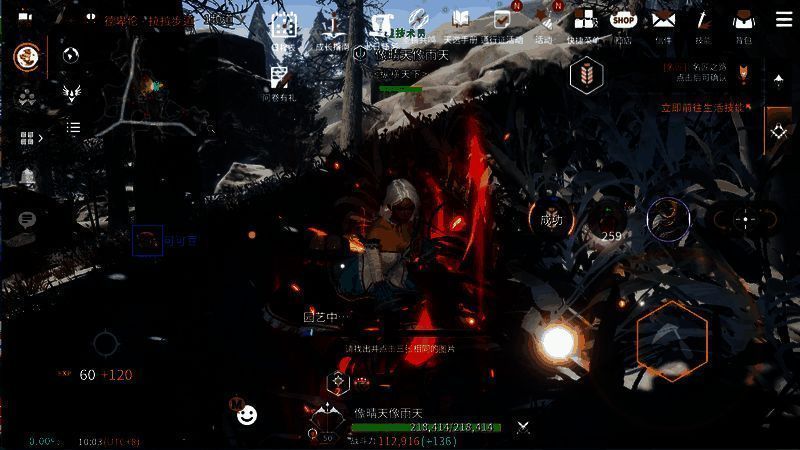Open the globe world map icon
This screenshot has width=800, height=450.
point(70,56)
